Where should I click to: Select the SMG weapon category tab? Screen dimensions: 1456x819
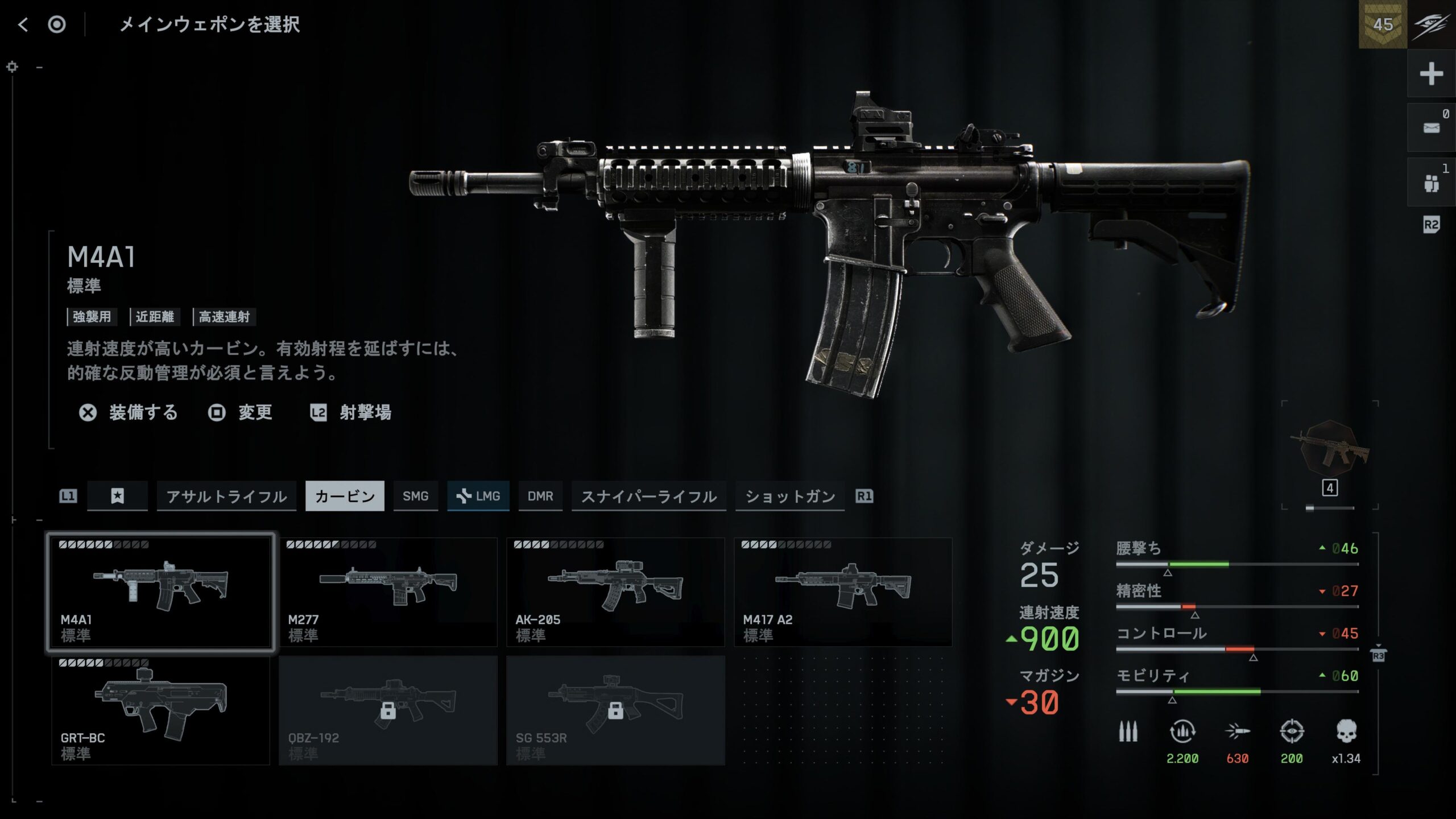point(415,497)
